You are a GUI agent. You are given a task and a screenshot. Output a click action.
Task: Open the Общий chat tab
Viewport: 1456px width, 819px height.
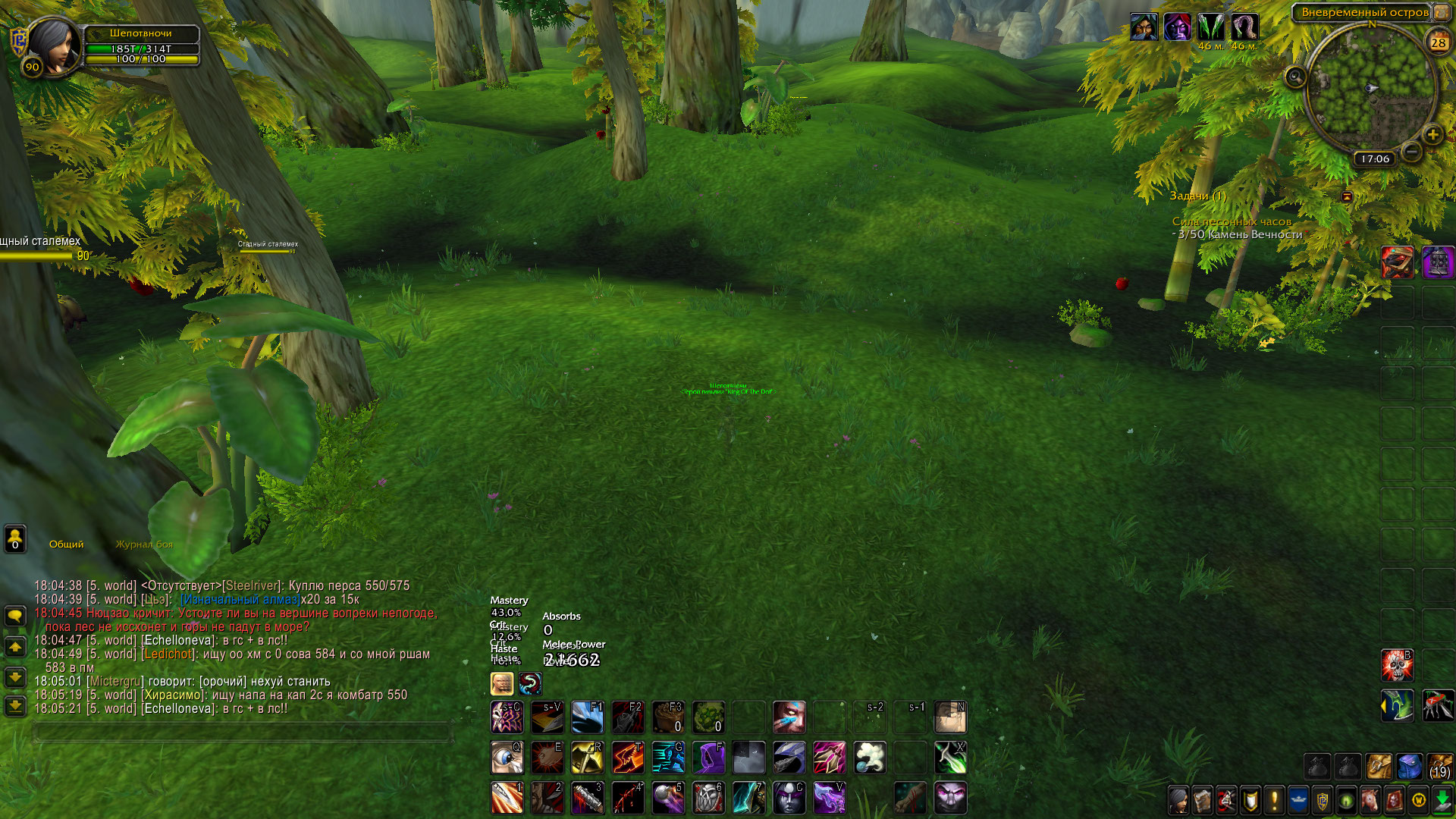click(x=67, y=544)
